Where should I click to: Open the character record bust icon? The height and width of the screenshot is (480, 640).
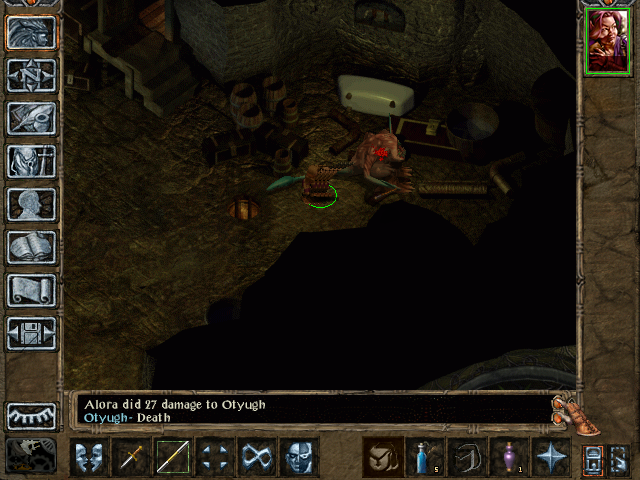pos(31,204)
